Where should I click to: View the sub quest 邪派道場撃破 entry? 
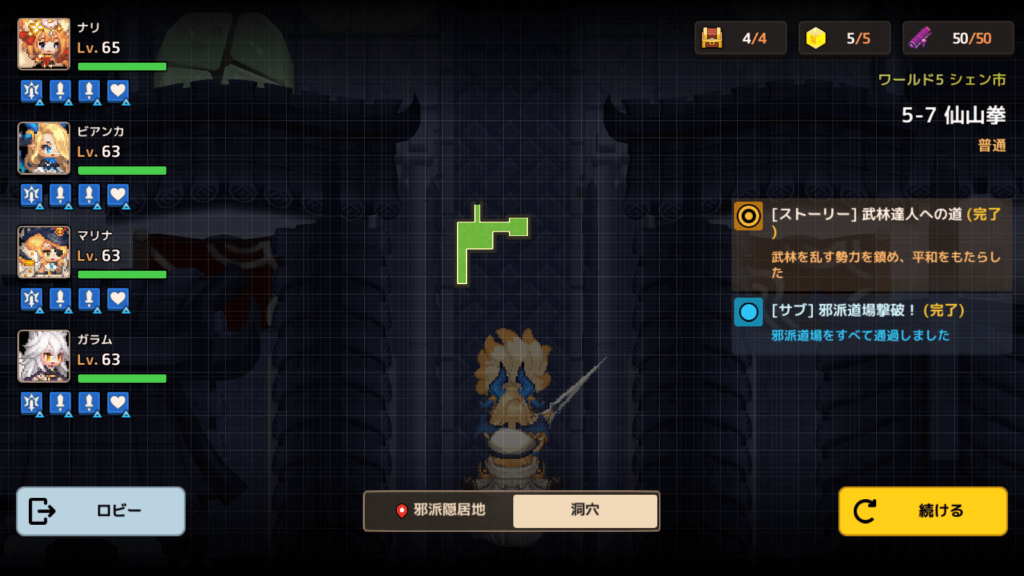coord(872,322)
